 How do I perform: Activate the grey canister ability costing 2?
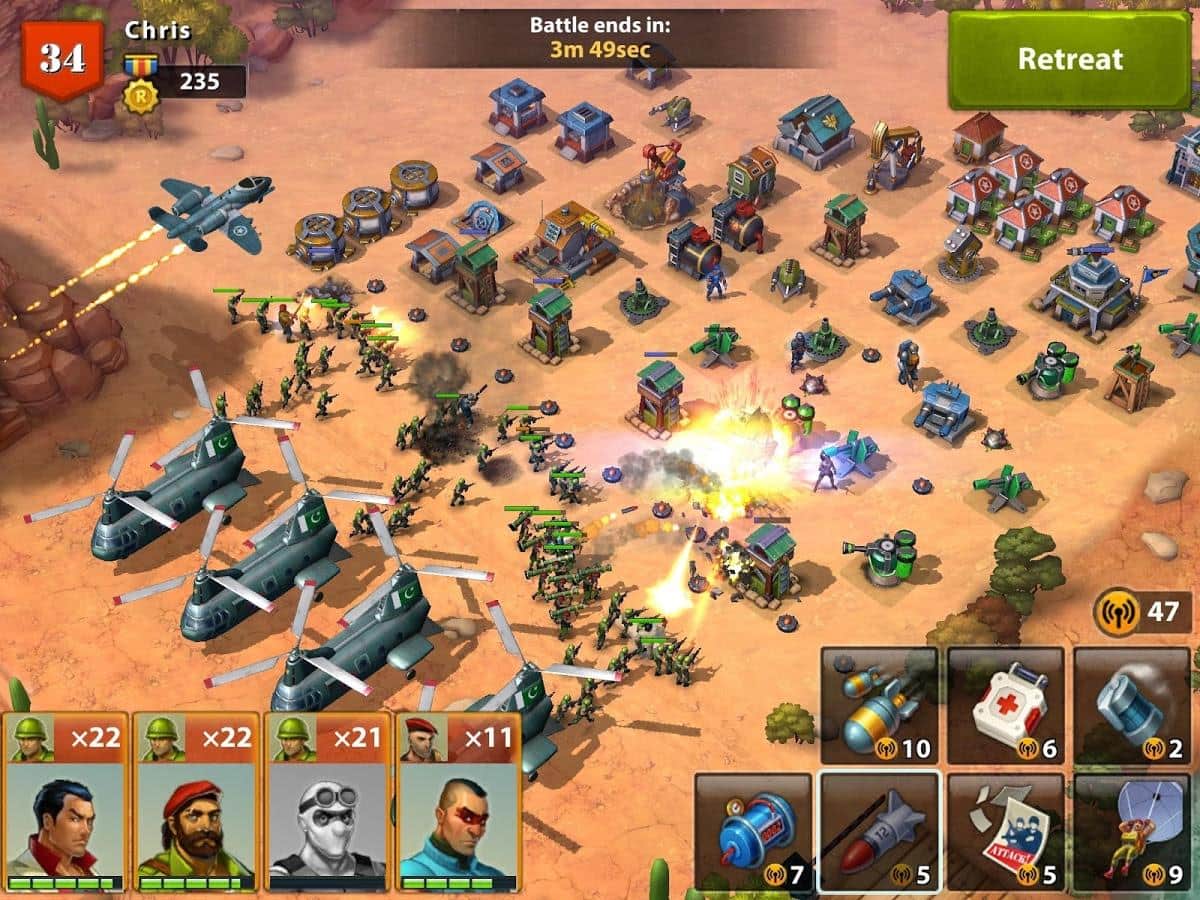tap(1132, 706)
